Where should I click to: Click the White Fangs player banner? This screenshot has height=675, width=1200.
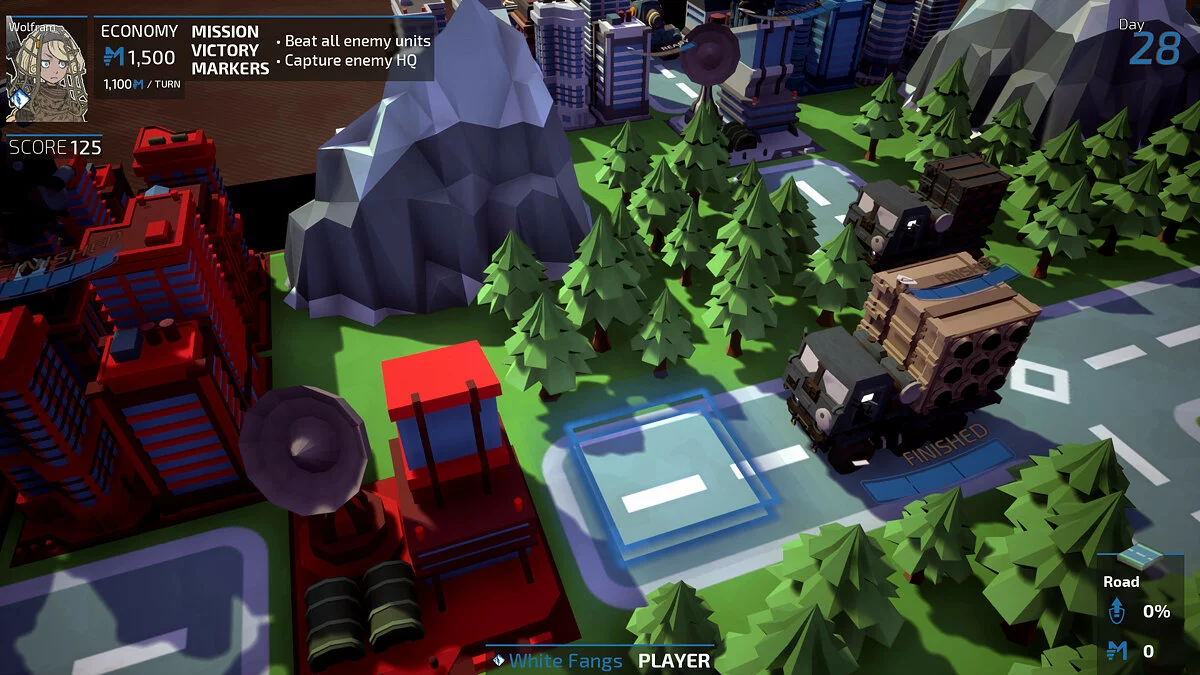point(600,660)
